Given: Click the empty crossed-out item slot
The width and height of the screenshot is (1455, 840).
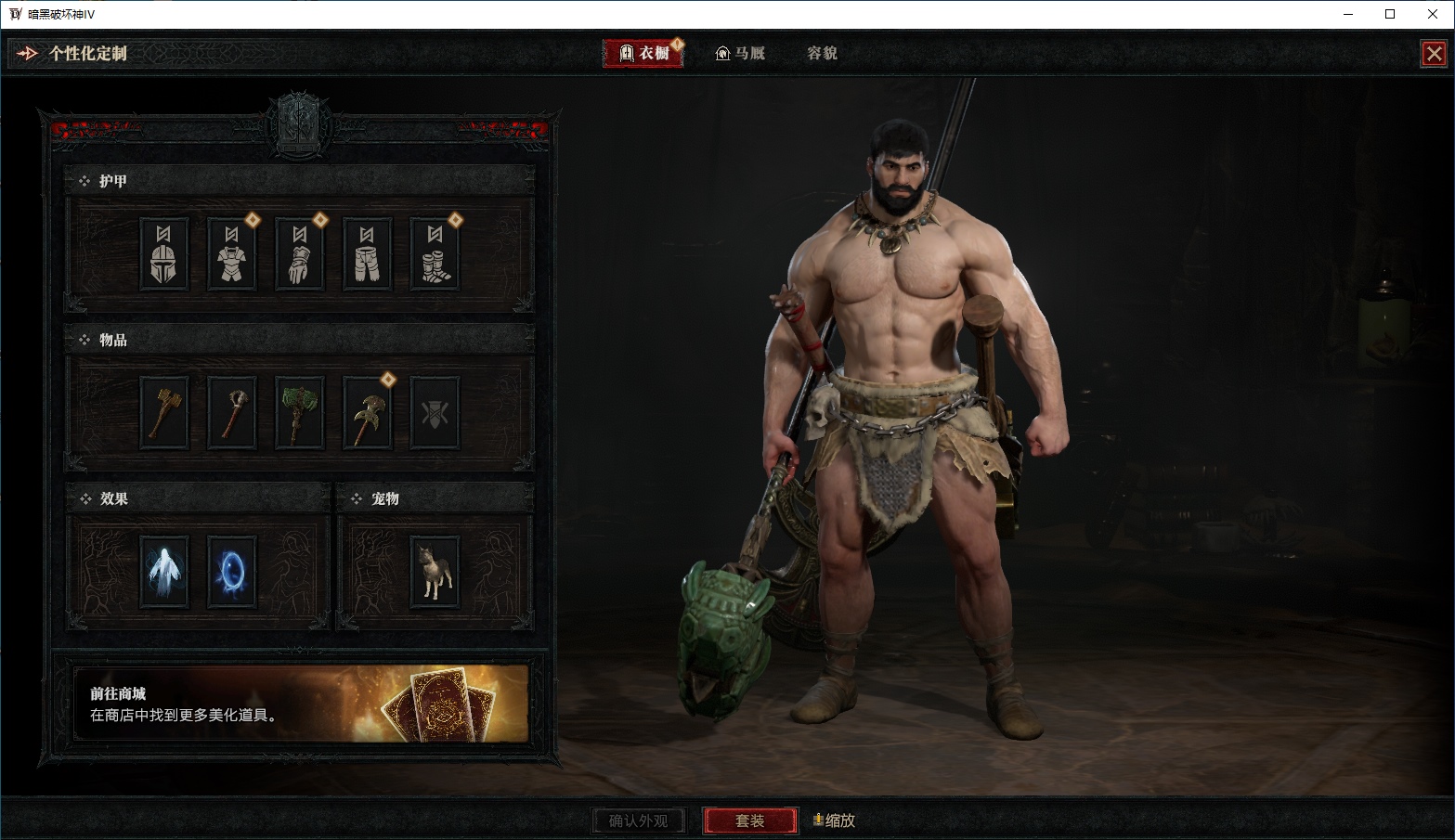Looking at the screenshot, I should coord(435,413).
